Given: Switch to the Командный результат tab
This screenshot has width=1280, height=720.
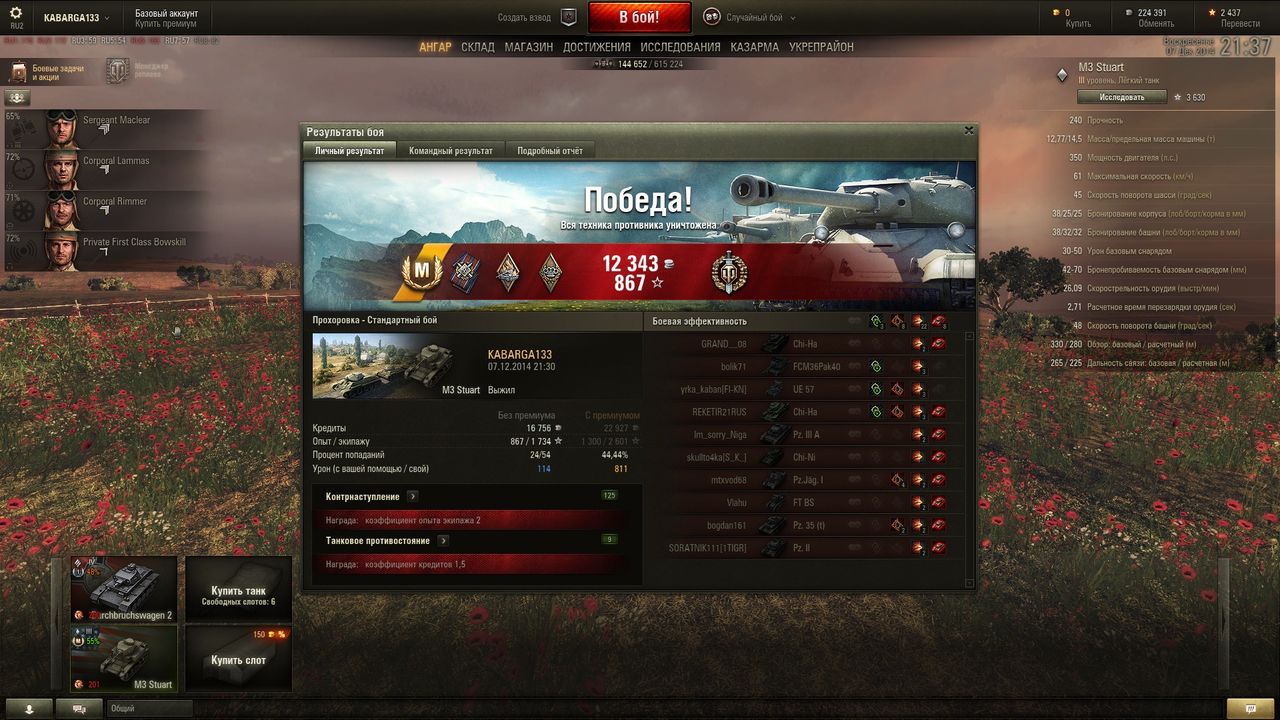Looking at the screenshot, I should pos(450,151).
